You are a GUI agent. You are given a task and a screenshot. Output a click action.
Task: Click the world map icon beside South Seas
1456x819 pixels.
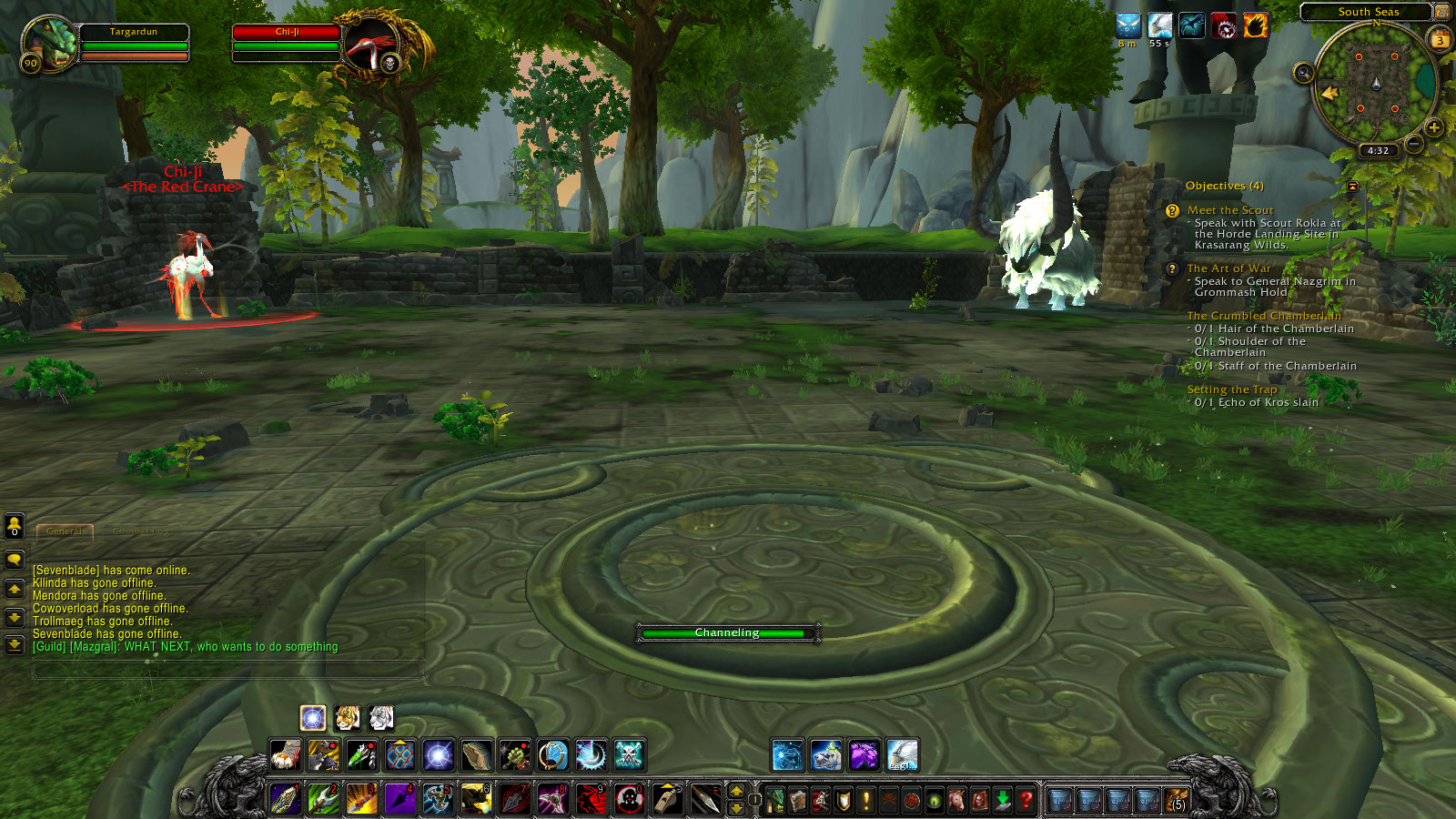[1441, 12]
